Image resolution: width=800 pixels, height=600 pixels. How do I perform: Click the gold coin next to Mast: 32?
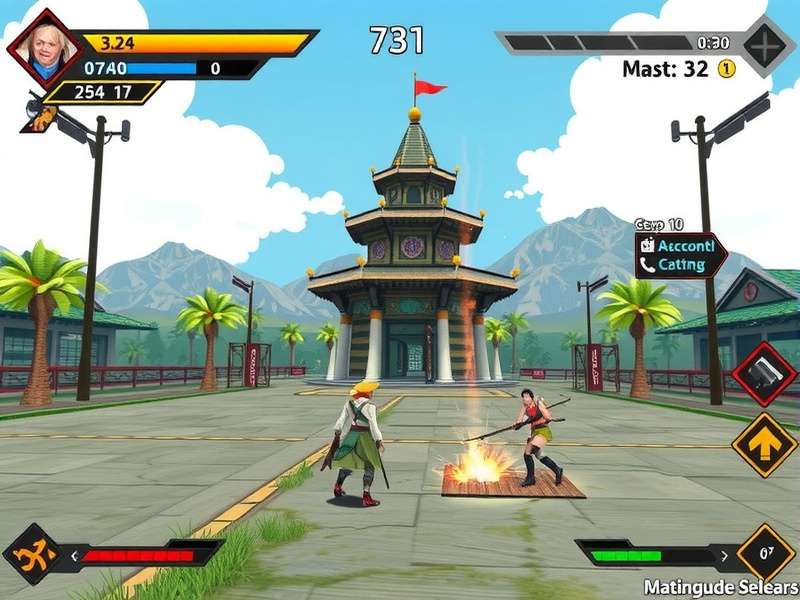coord(726,69)
